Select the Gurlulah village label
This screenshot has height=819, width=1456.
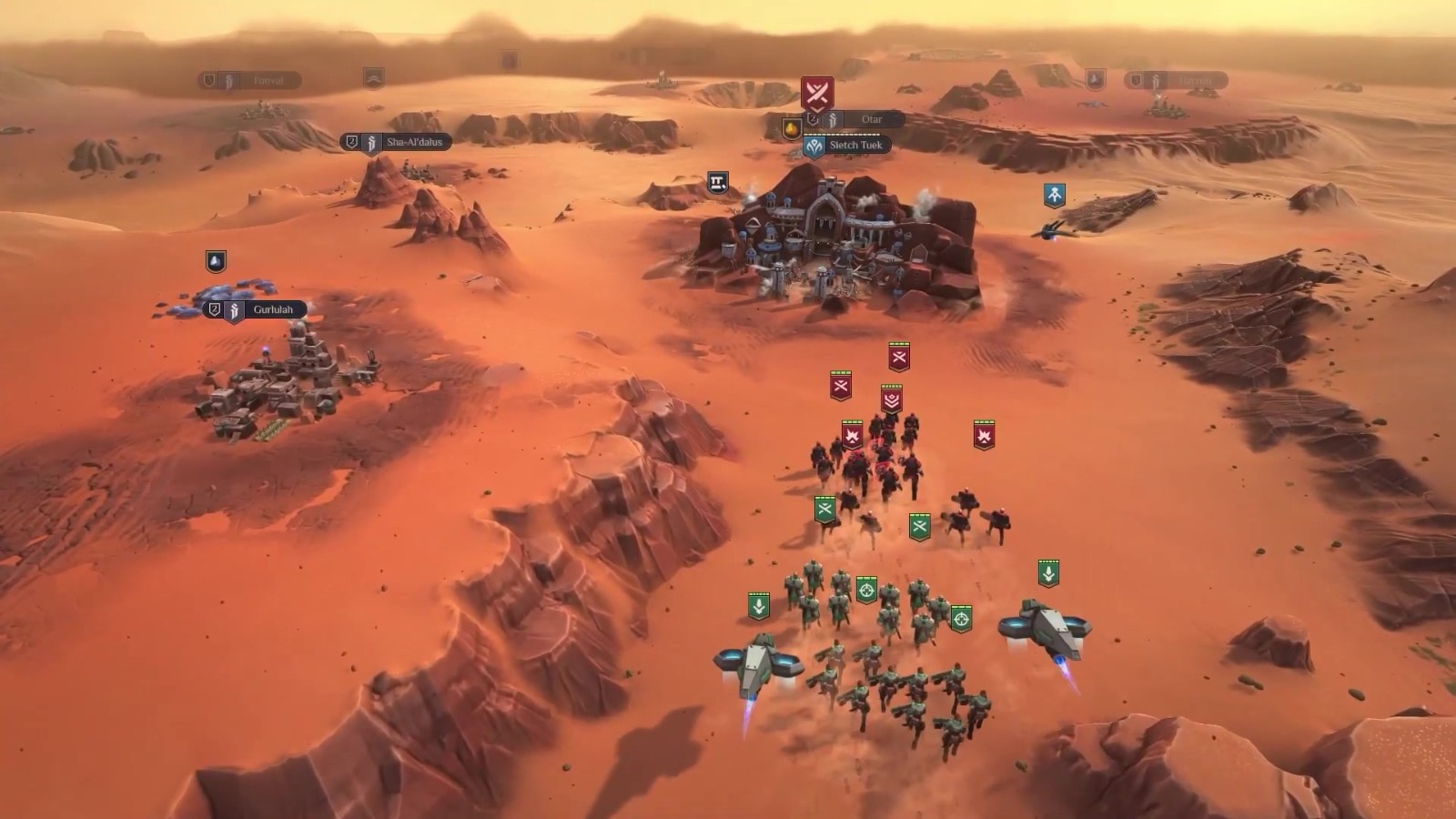[272, 310]
